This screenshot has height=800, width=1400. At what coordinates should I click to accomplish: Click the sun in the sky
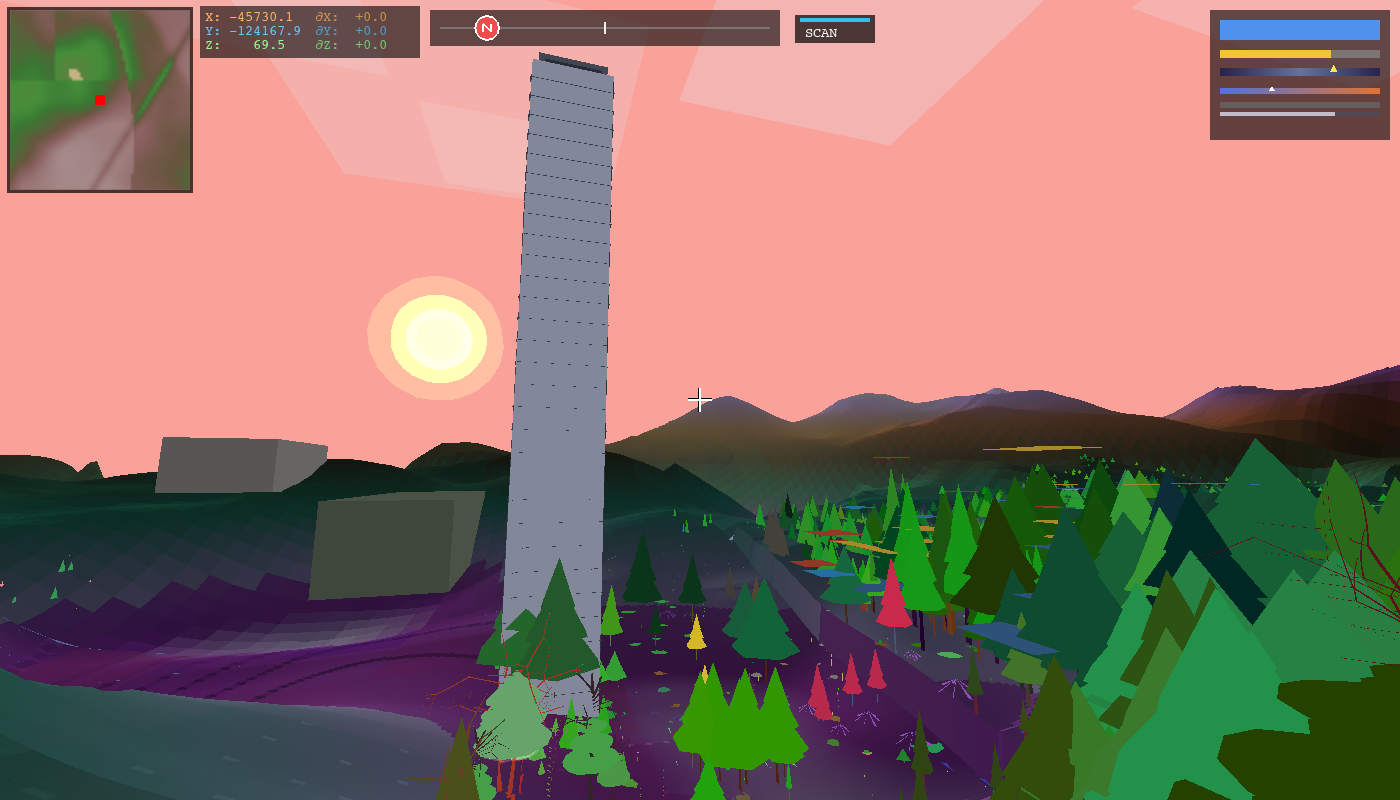(x=436, y=340)
